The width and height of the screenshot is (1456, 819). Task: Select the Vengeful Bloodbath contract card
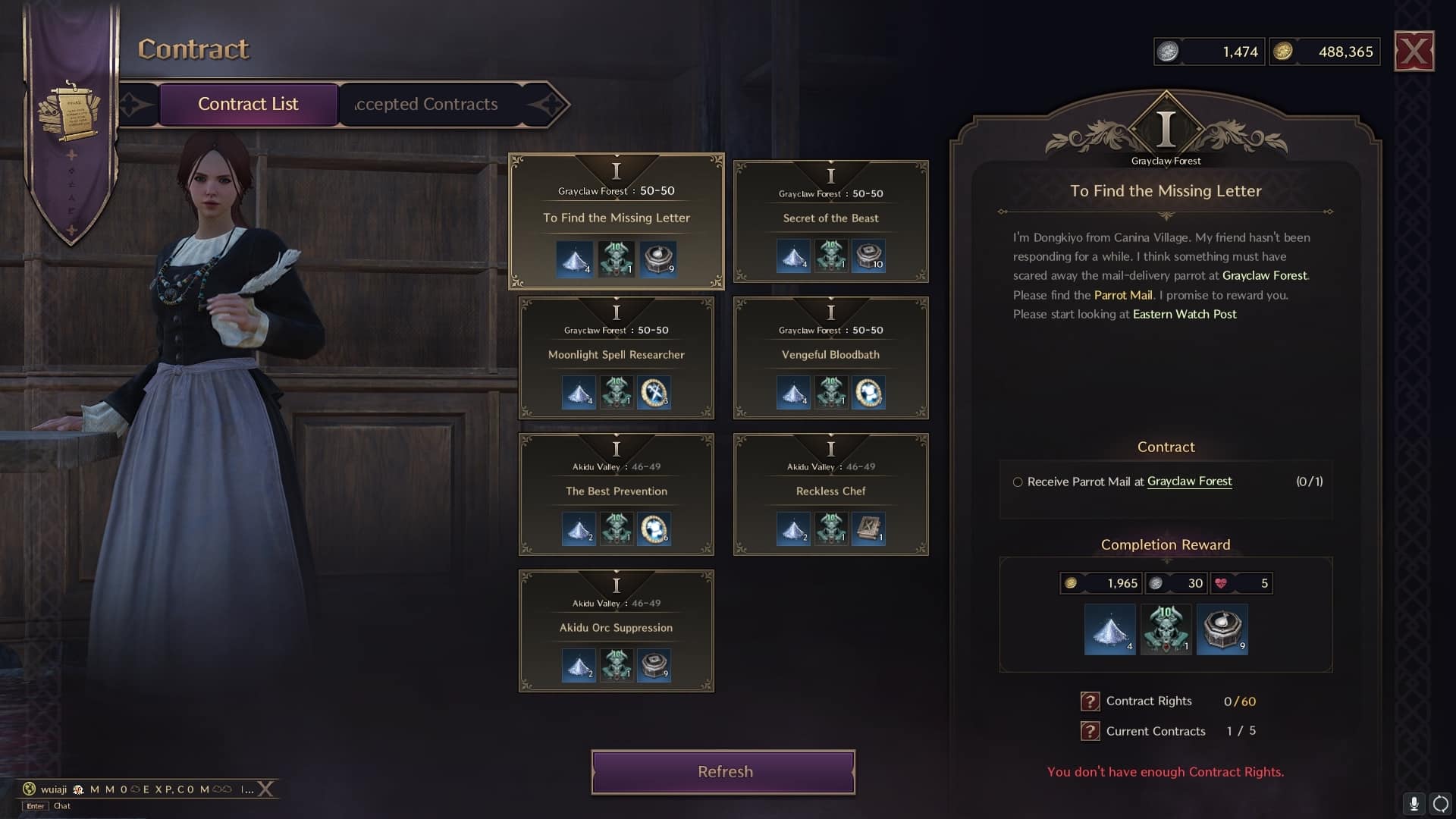830,356
